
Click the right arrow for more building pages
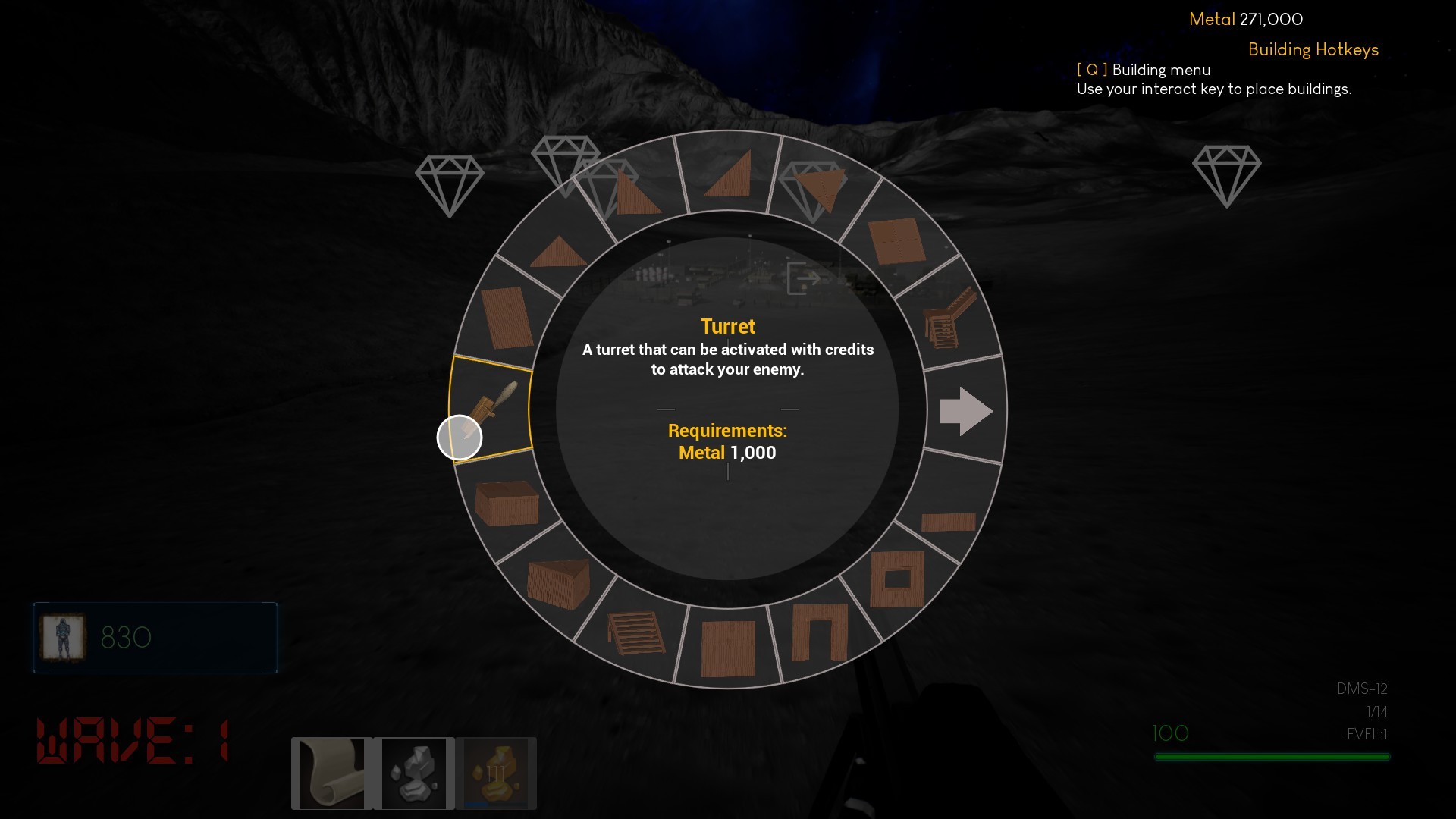(965, 410)
